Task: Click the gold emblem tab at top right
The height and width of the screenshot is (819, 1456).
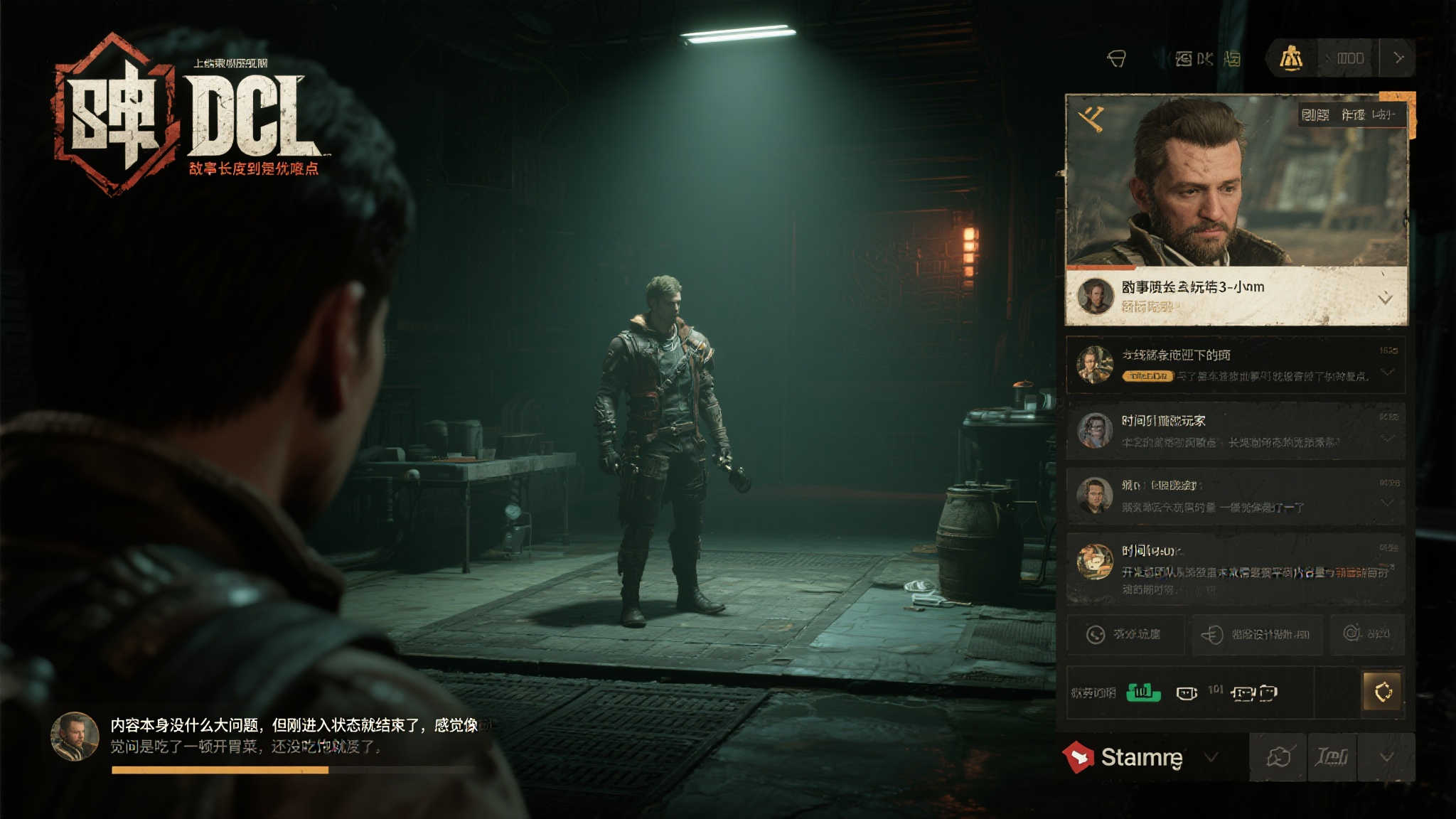Action: coord(1291,58)
